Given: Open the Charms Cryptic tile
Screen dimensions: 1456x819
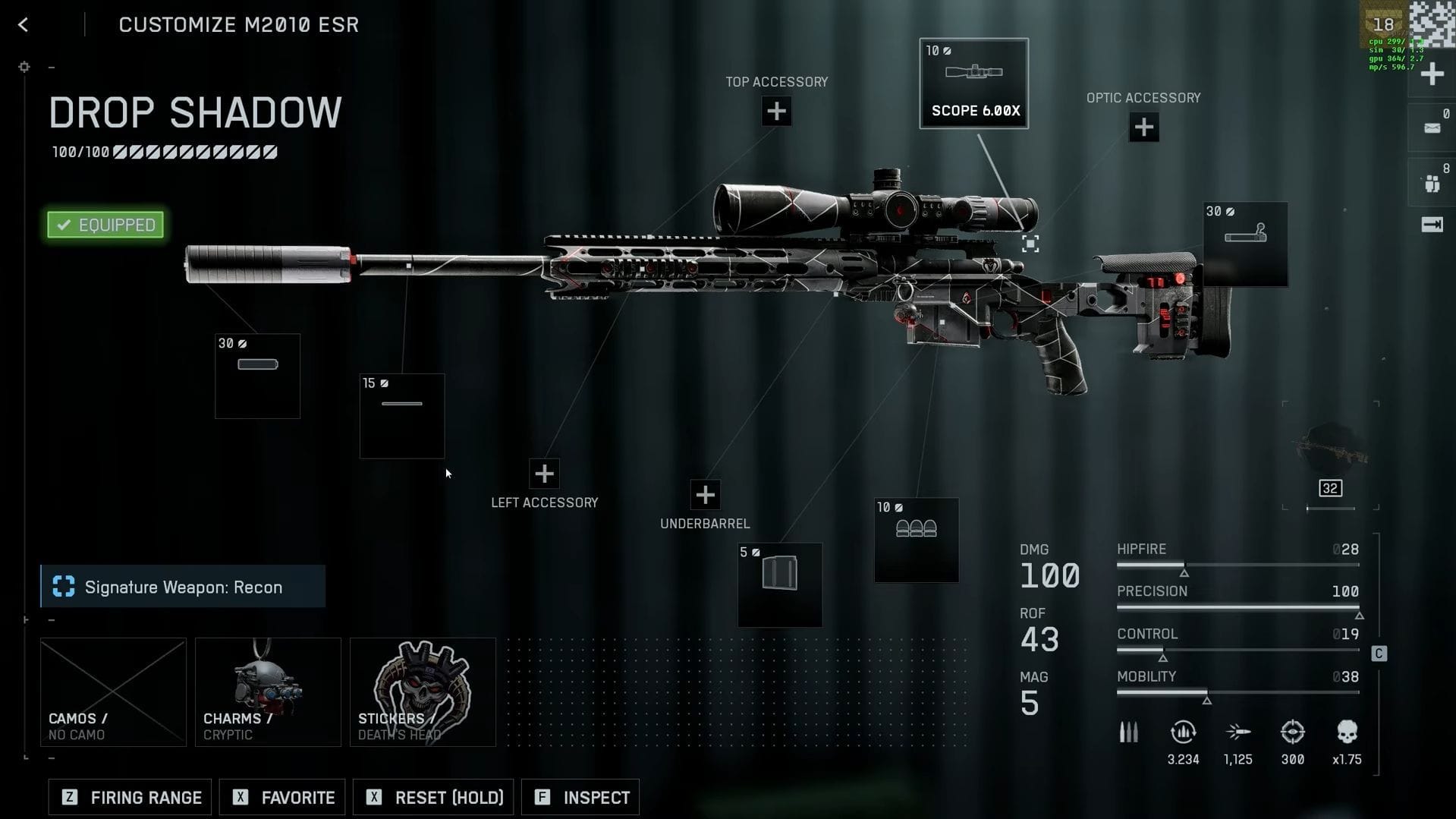Looking at the screenshot, I should click(x=268, y=691).
